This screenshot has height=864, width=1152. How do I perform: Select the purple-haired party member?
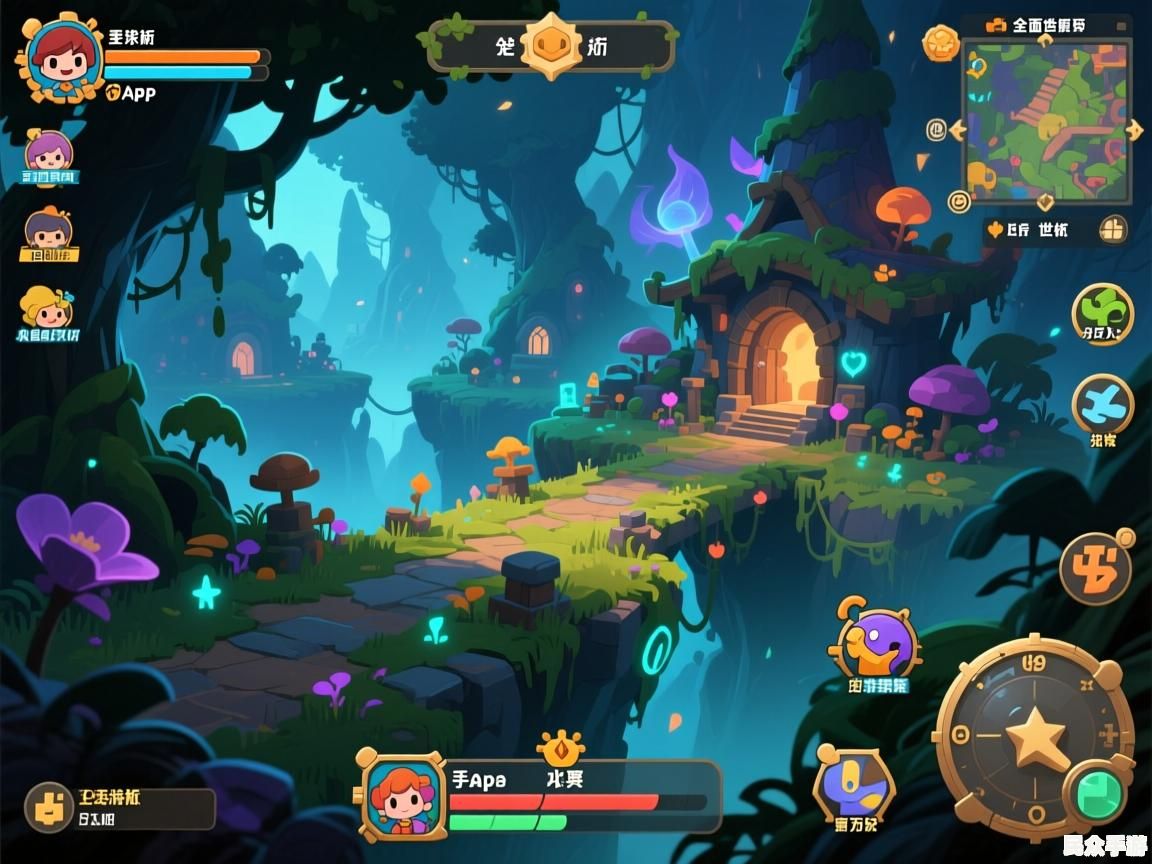48,152
